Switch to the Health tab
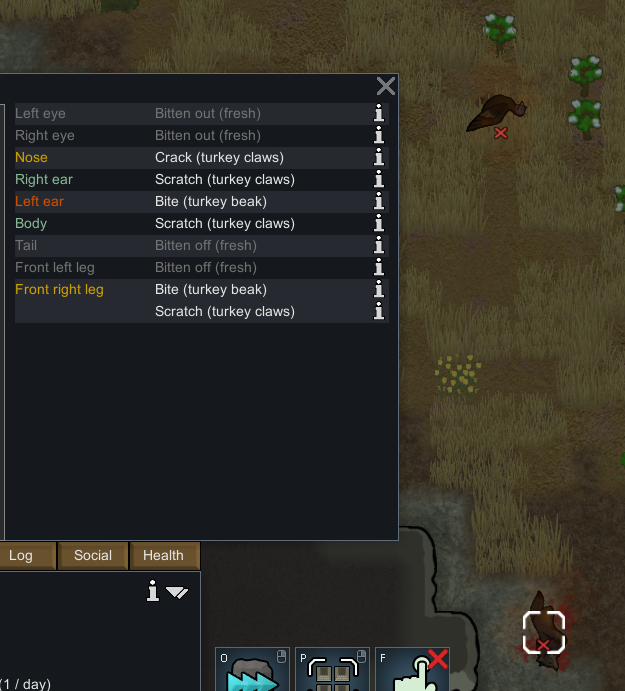Screen dimensions: 625x691 (163, 556)
